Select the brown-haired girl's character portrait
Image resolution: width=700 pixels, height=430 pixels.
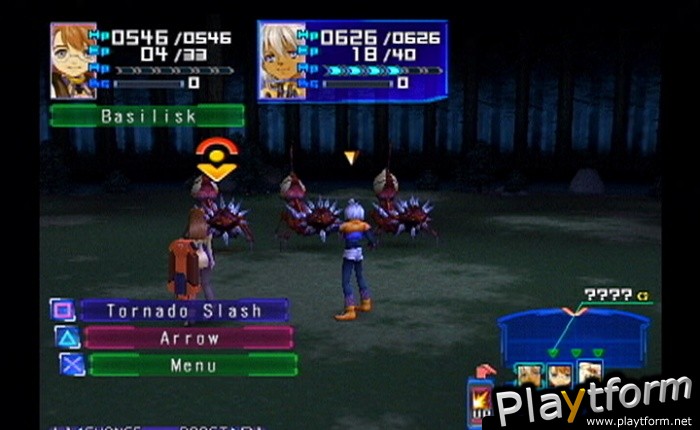tap(73, 60)
